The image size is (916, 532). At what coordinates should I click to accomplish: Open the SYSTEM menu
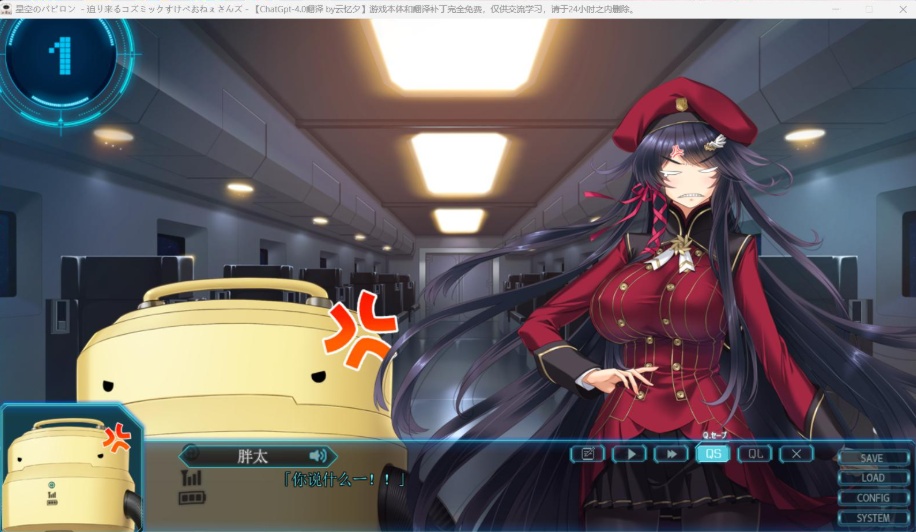[871, 518]
